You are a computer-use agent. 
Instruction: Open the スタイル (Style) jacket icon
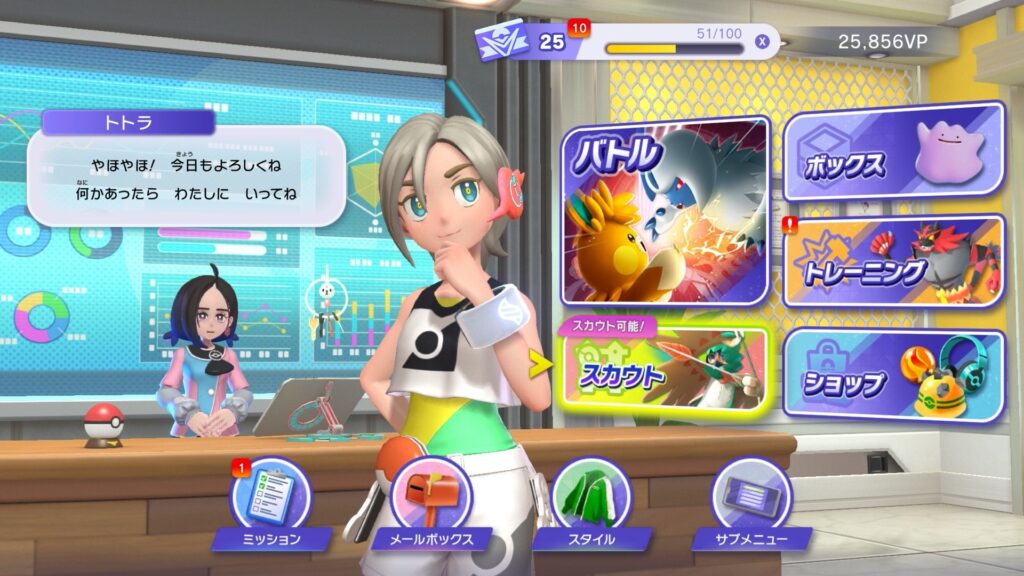[590, 497]
